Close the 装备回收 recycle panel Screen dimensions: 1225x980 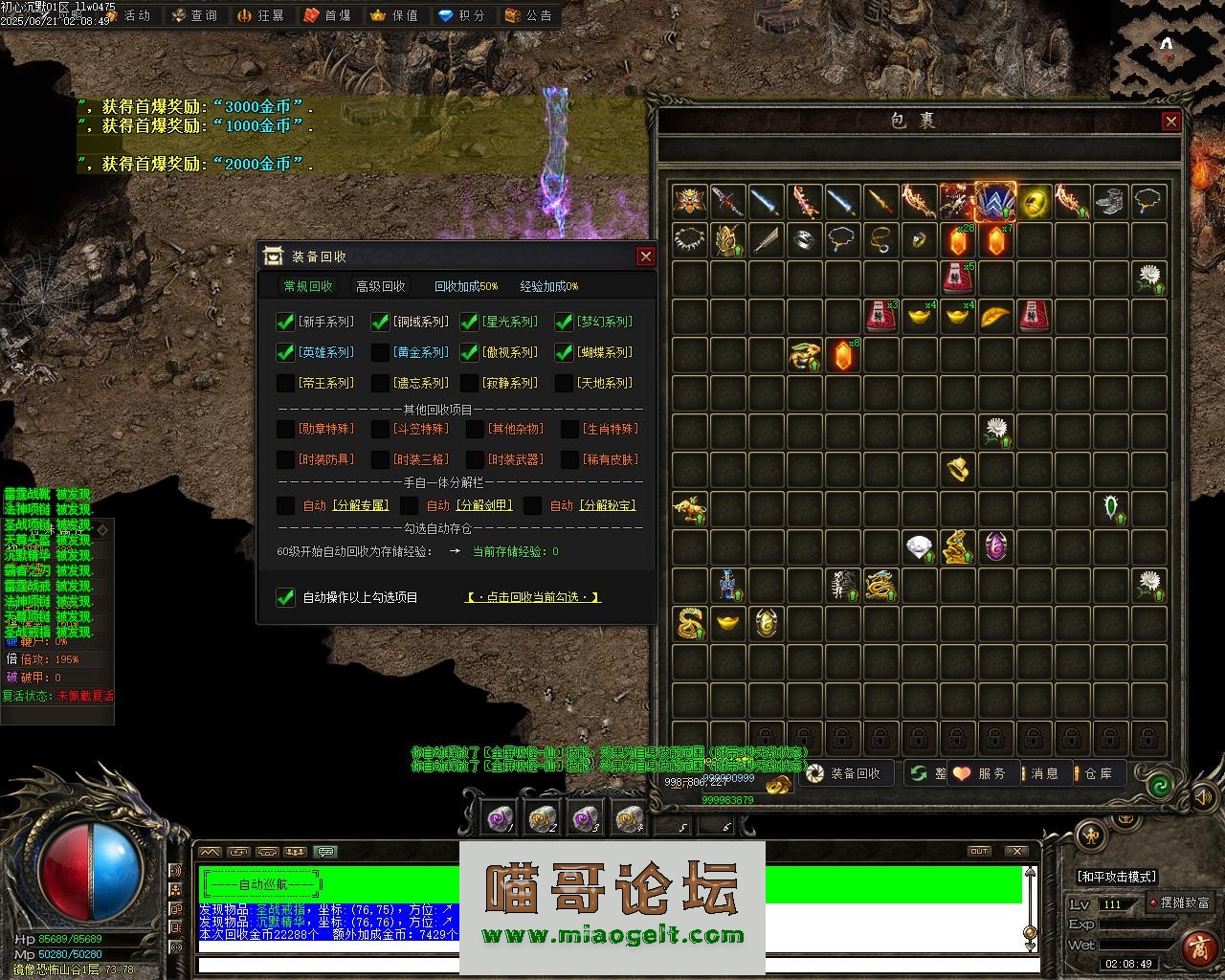pos(646,256)
